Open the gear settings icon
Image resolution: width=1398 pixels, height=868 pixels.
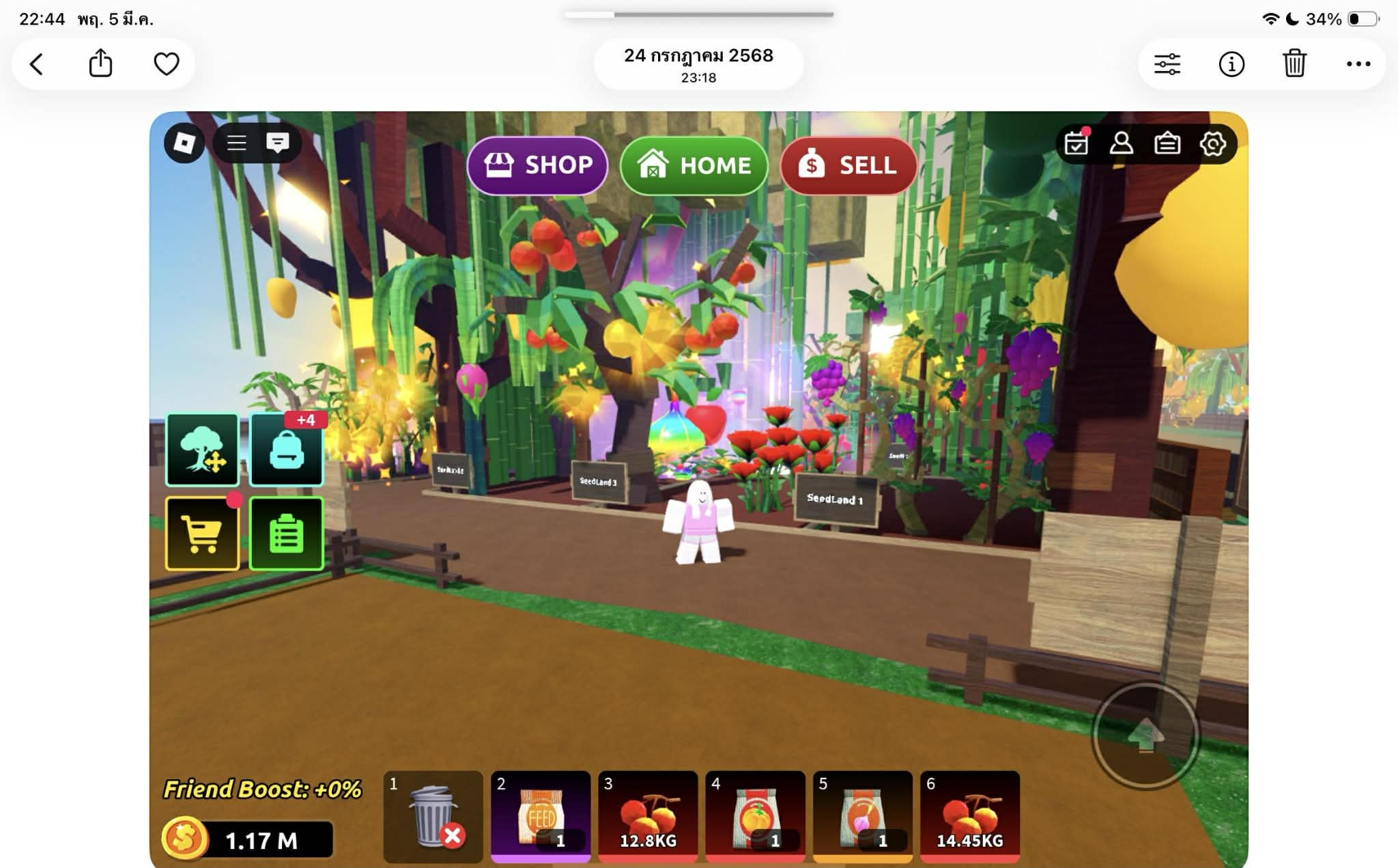coord(1213,143)
